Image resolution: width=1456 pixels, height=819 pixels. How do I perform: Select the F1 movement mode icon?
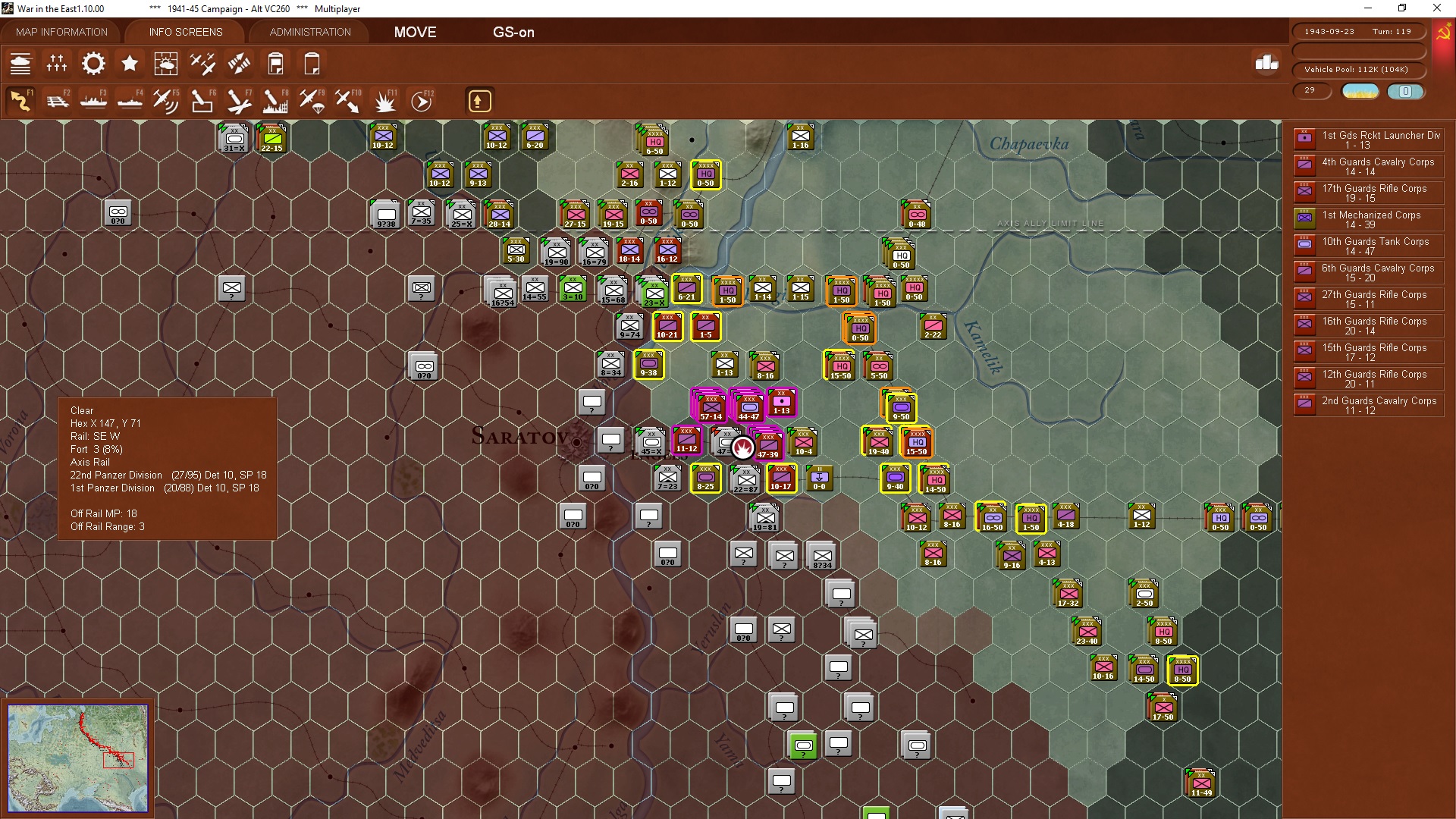tap(20, 100)
